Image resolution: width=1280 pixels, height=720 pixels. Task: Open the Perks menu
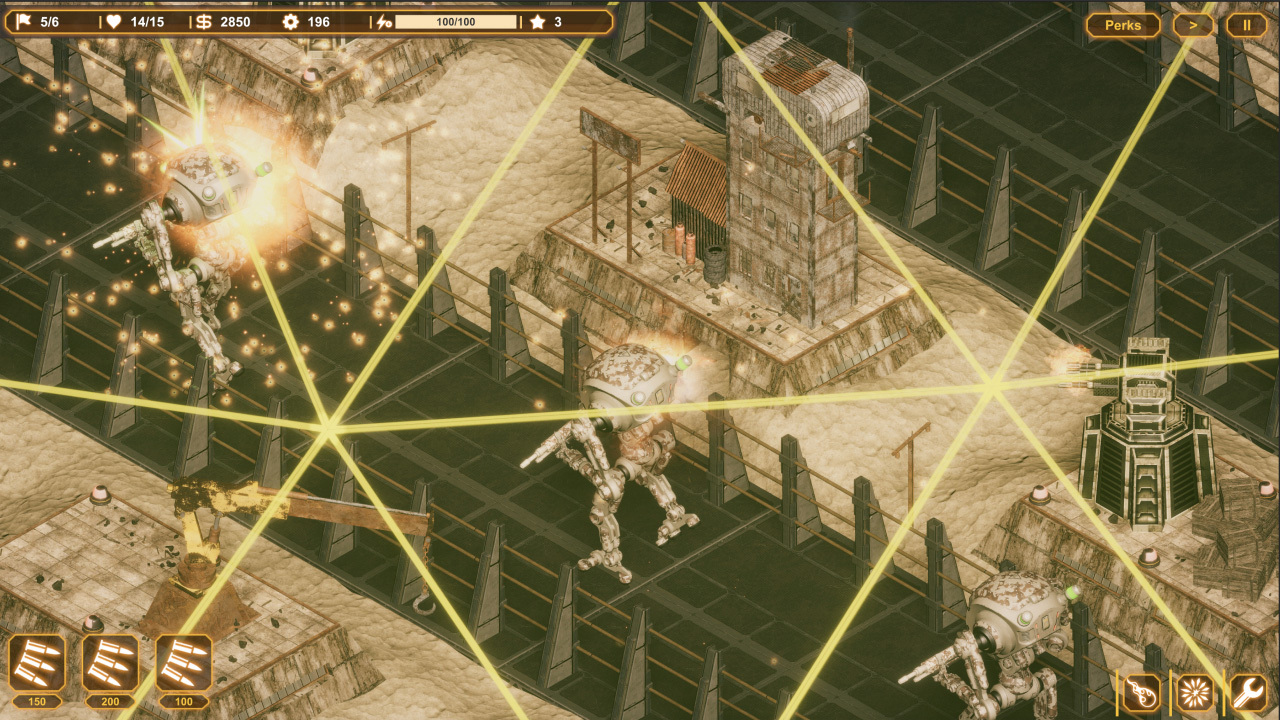(1122, 25)
